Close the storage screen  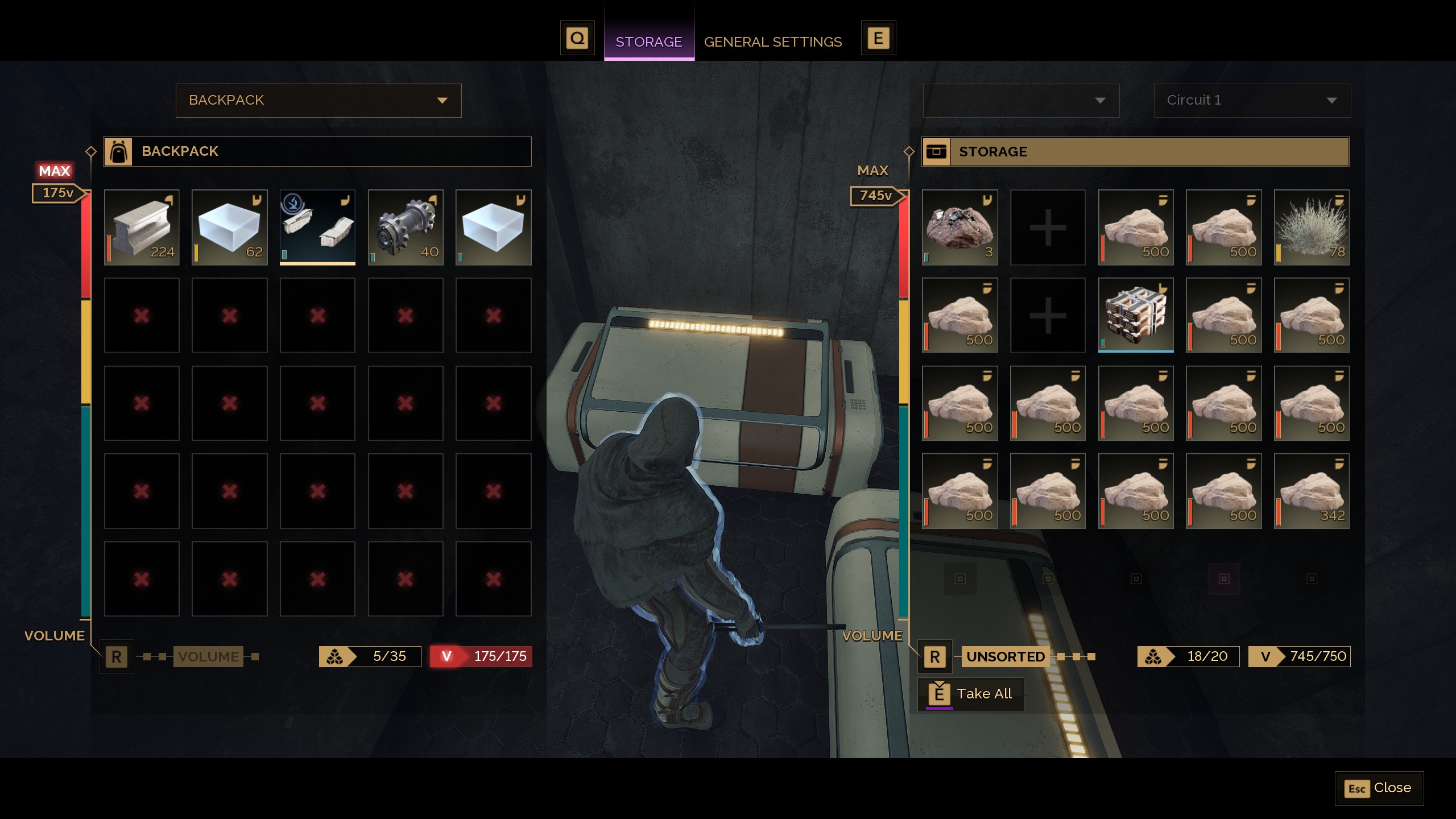point(1379,788)
